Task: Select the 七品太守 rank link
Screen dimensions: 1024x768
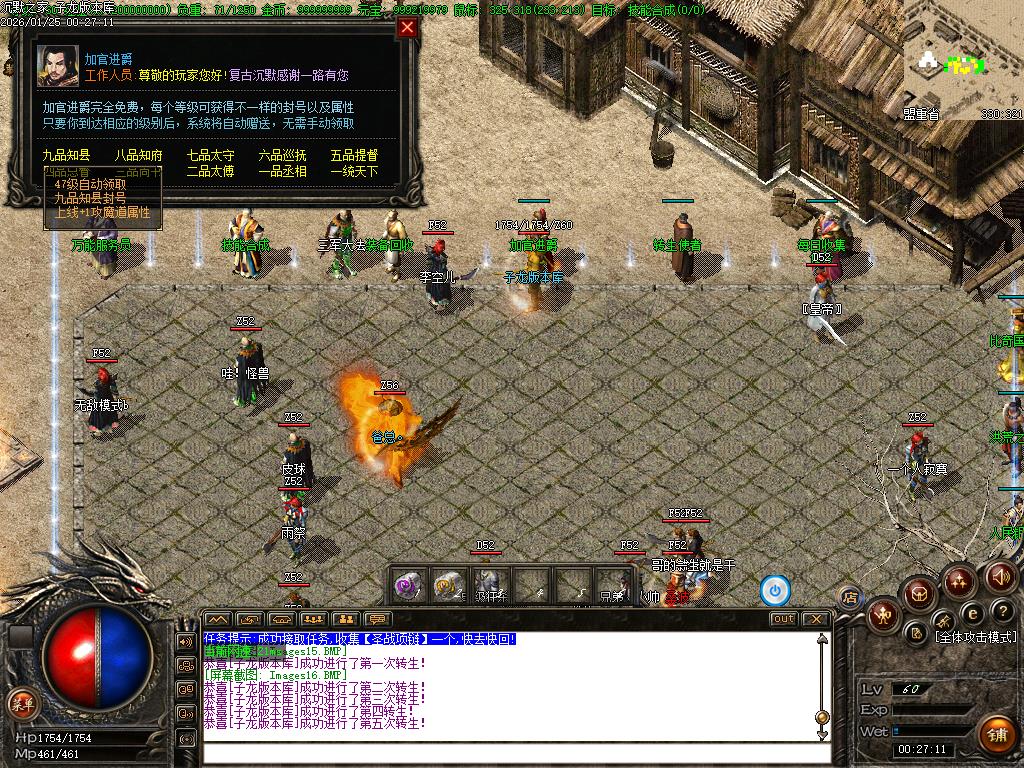Action: point(210,155)
